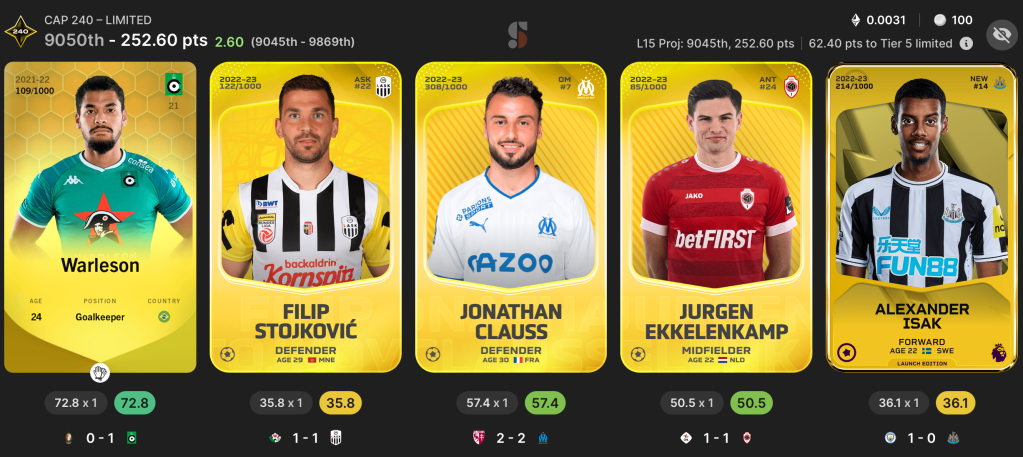Viewport: 1023px width, 457px height.
Task: Select the Warleson goalkeeper card
Action: pos(100,215)
